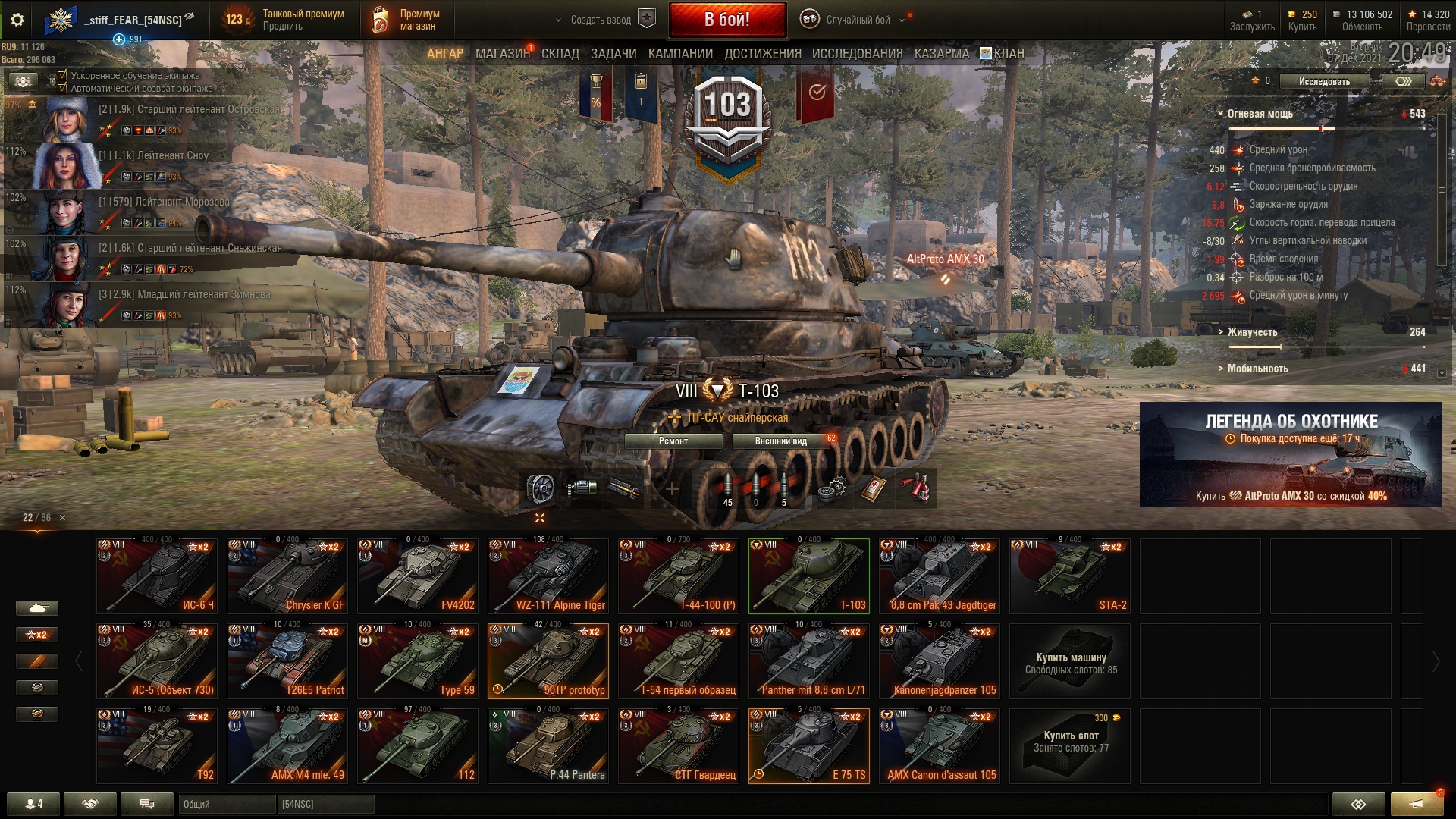Image resolution: width=1456 pixels, height=819 pixels.
Task: Toggle Автоматический возврат экипажа checkbox
Action: coord(63,88)
